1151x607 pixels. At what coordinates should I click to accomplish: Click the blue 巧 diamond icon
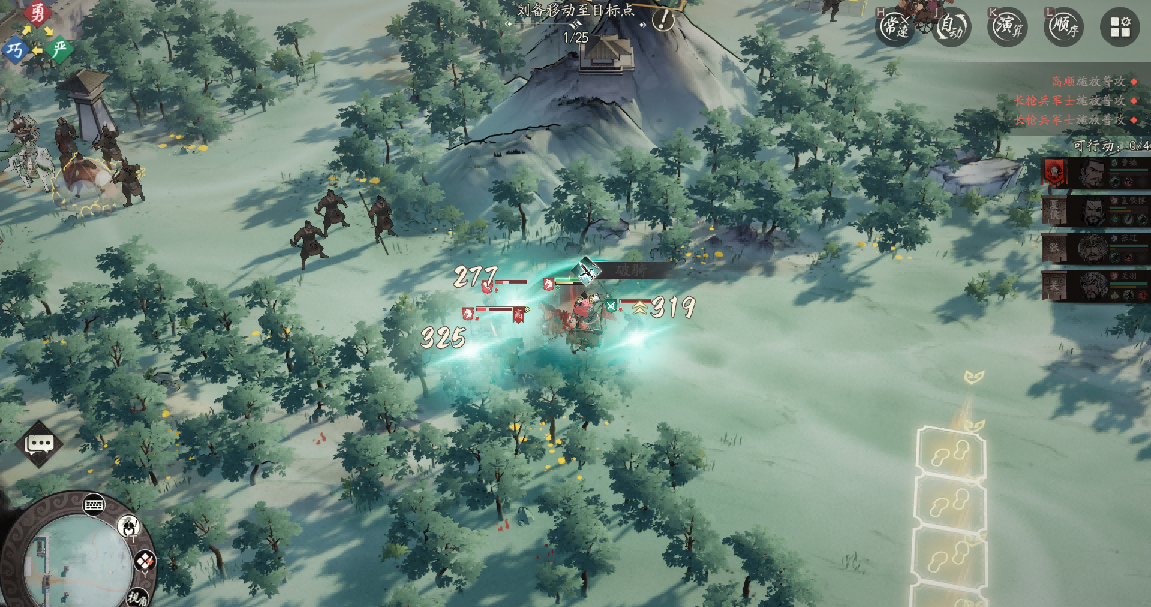(15, 49)
